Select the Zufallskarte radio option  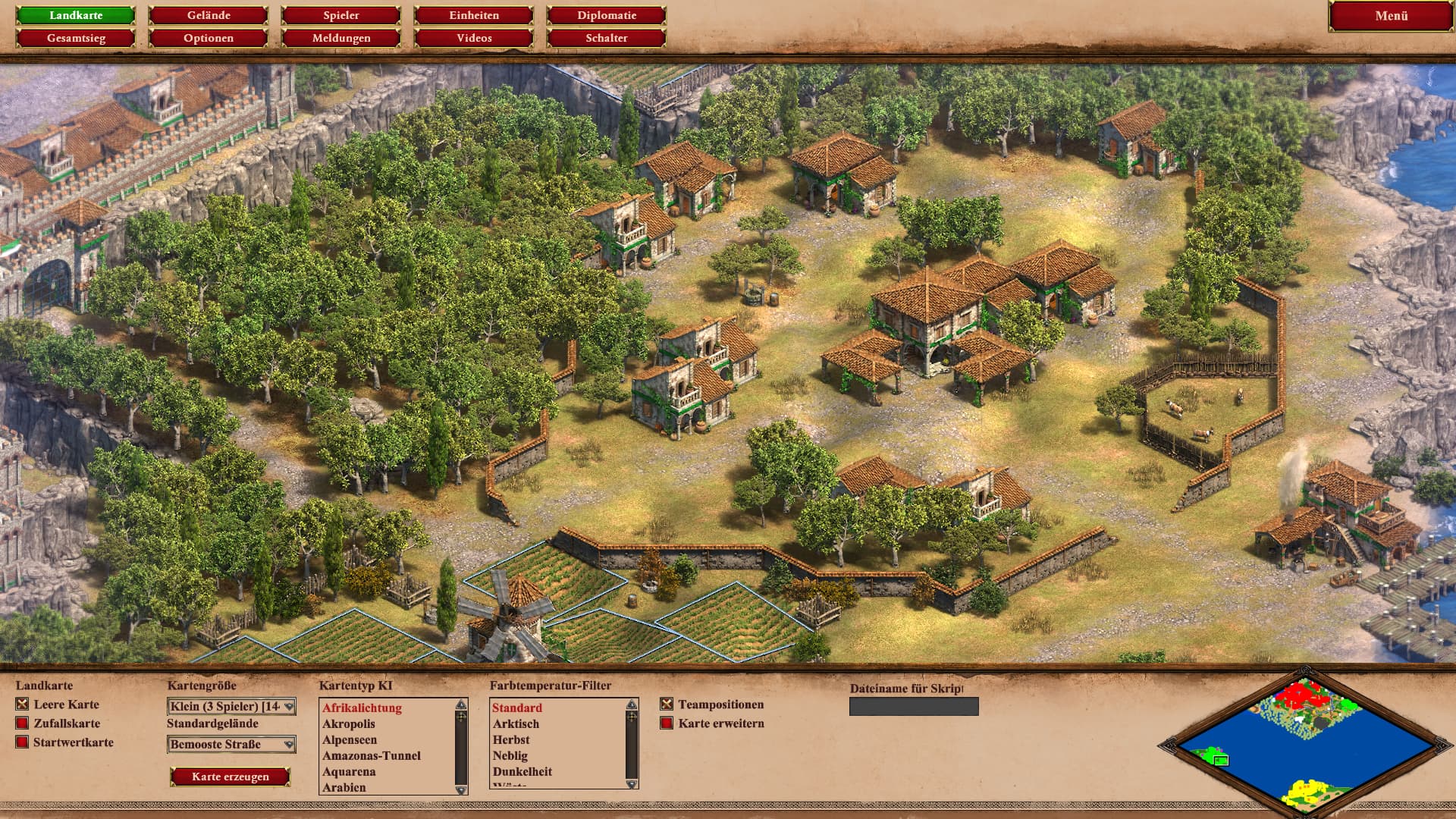coord(22,723)
